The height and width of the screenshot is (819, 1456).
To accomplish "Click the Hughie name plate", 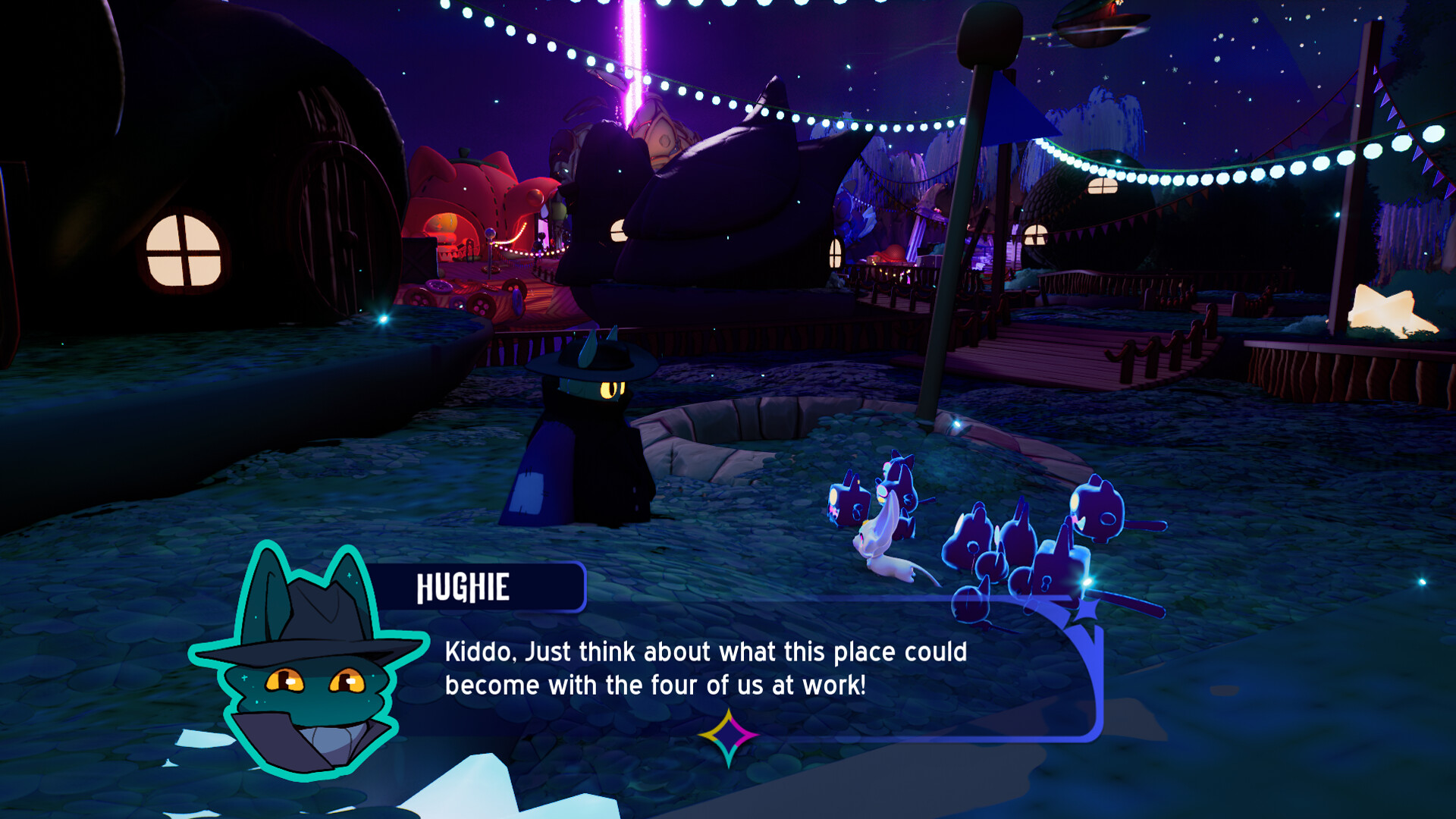I will click(482, 585).
